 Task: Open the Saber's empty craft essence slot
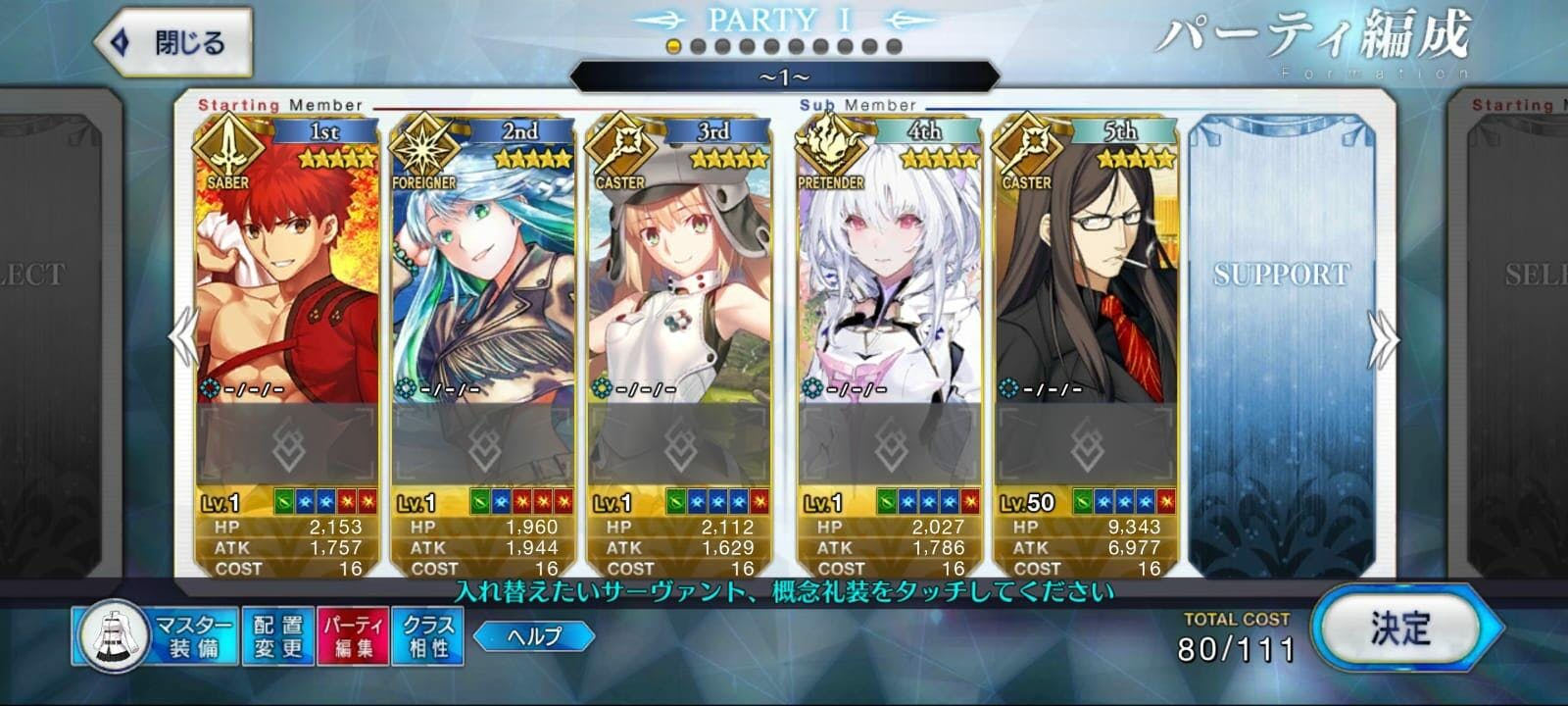click(x=287, y=446)
